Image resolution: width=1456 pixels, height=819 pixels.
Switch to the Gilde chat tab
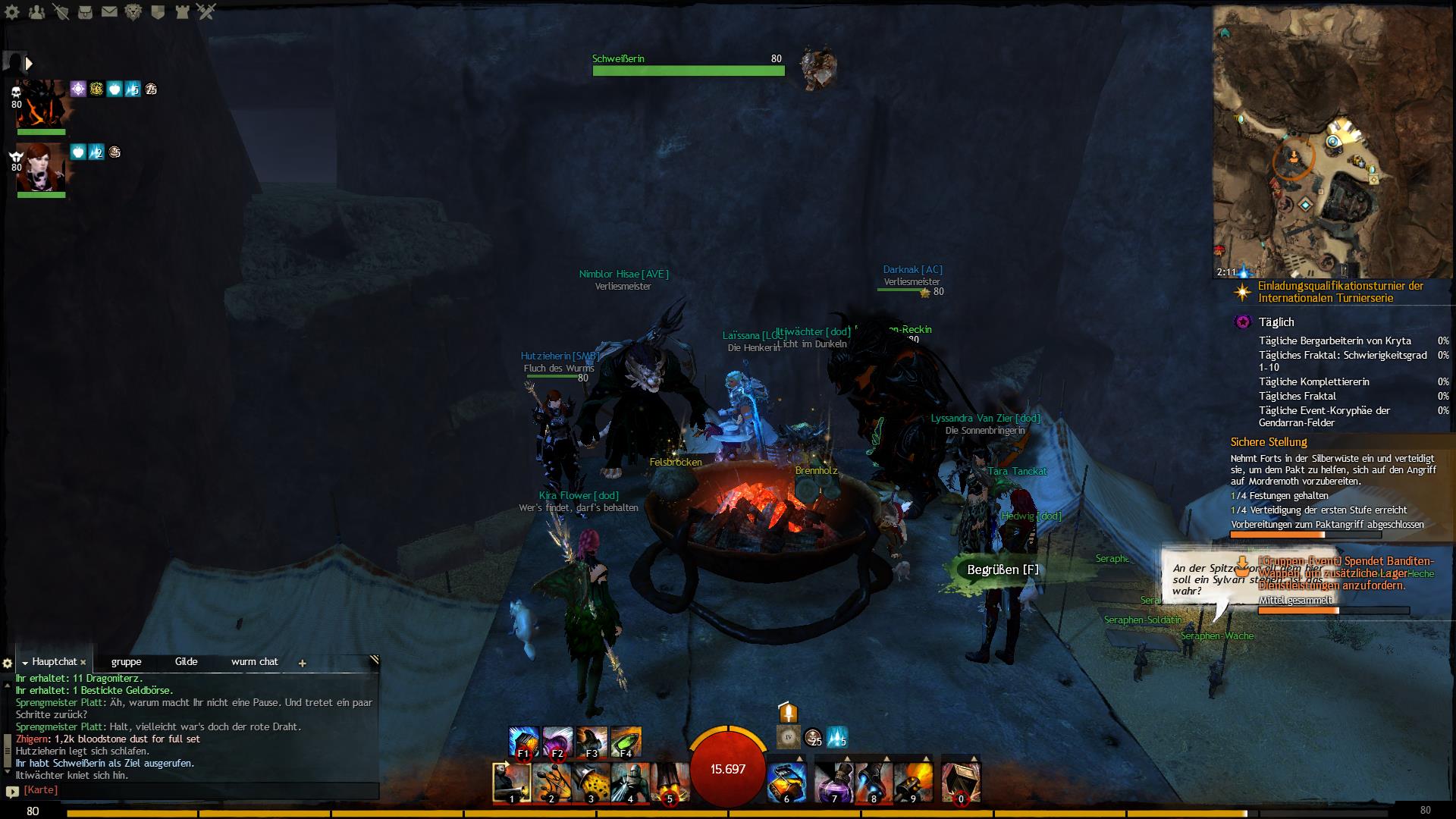[x=186, y=661]
